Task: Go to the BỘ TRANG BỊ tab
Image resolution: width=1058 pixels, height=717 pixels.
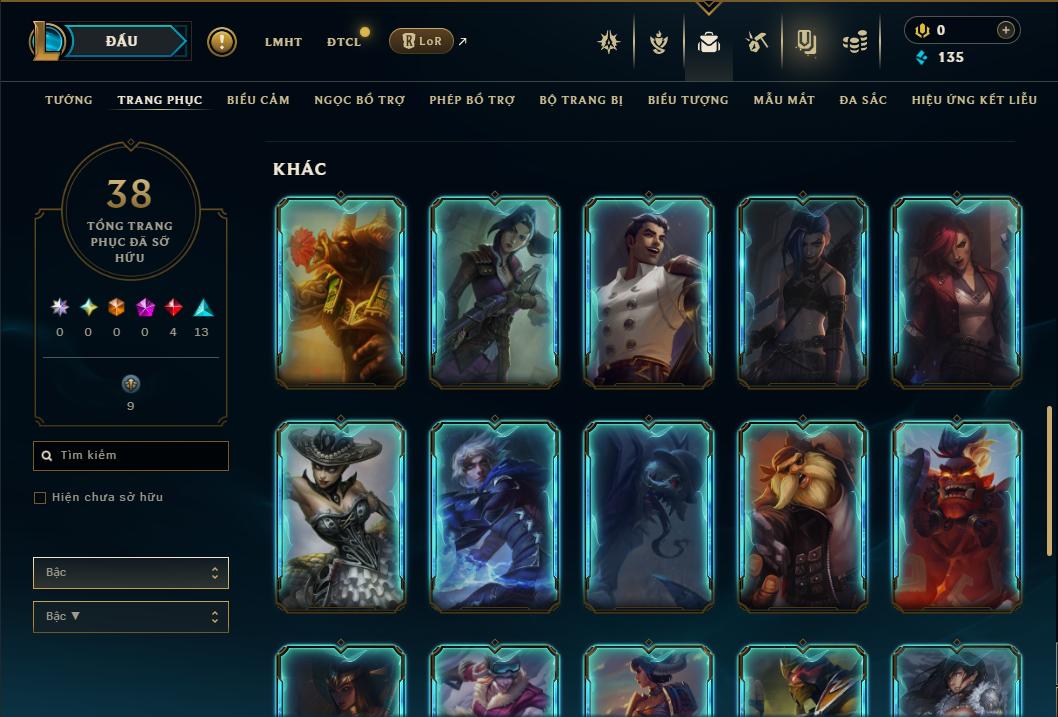Action: click(x=581, y=100)
